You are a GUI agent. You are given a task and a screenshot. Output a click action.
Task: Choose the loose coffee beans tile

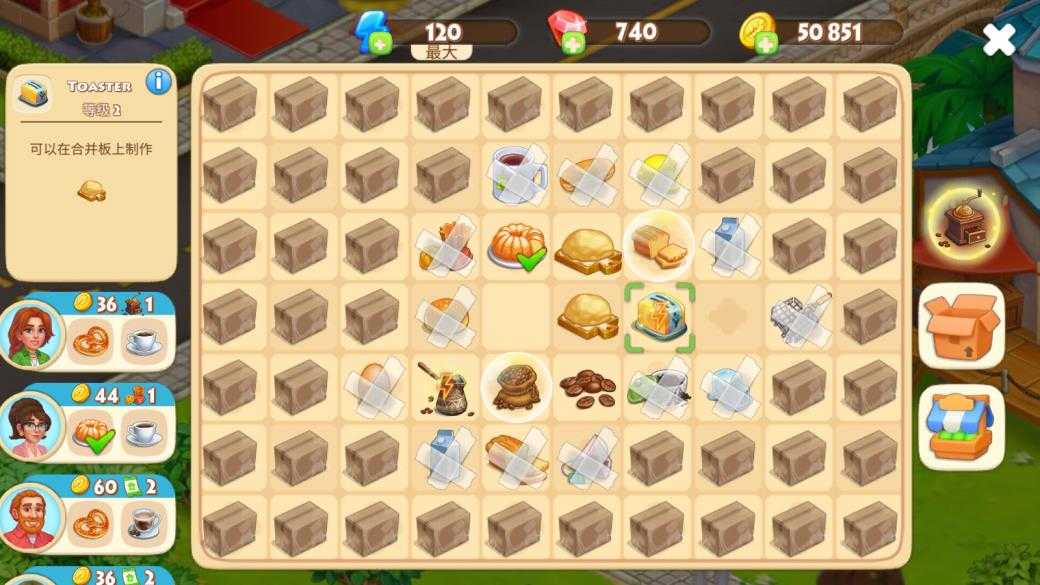(587, 387)
